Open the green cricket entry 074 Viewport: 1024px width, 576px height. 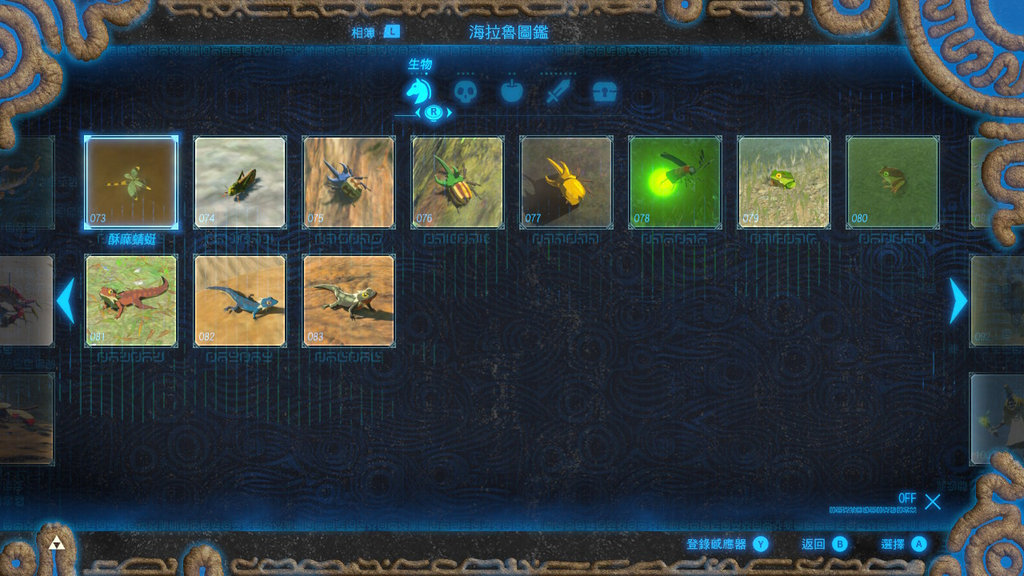[x=240, y=182]
